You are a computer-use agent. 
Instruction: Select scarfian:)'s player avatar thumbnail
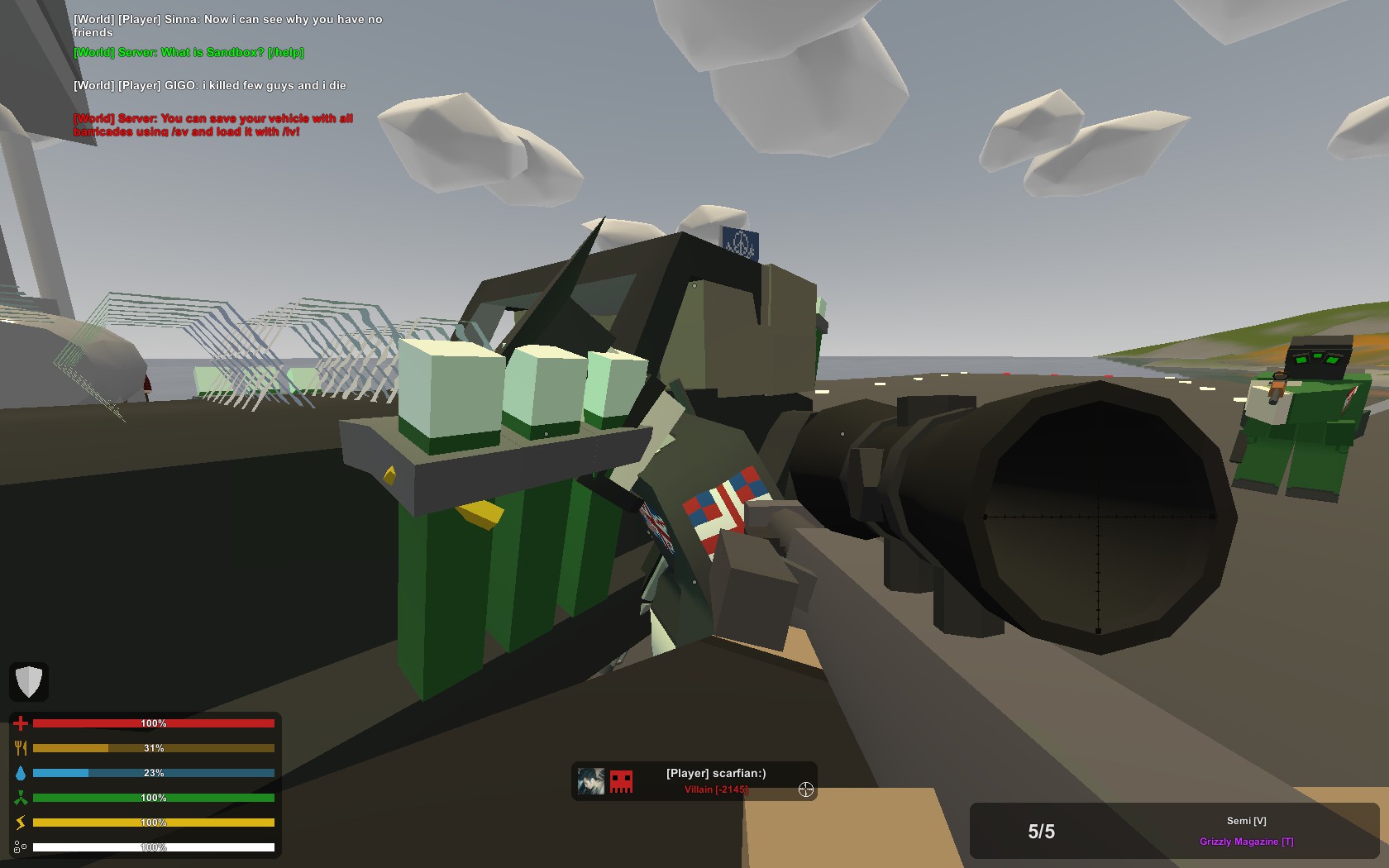(x=590, y=781)
